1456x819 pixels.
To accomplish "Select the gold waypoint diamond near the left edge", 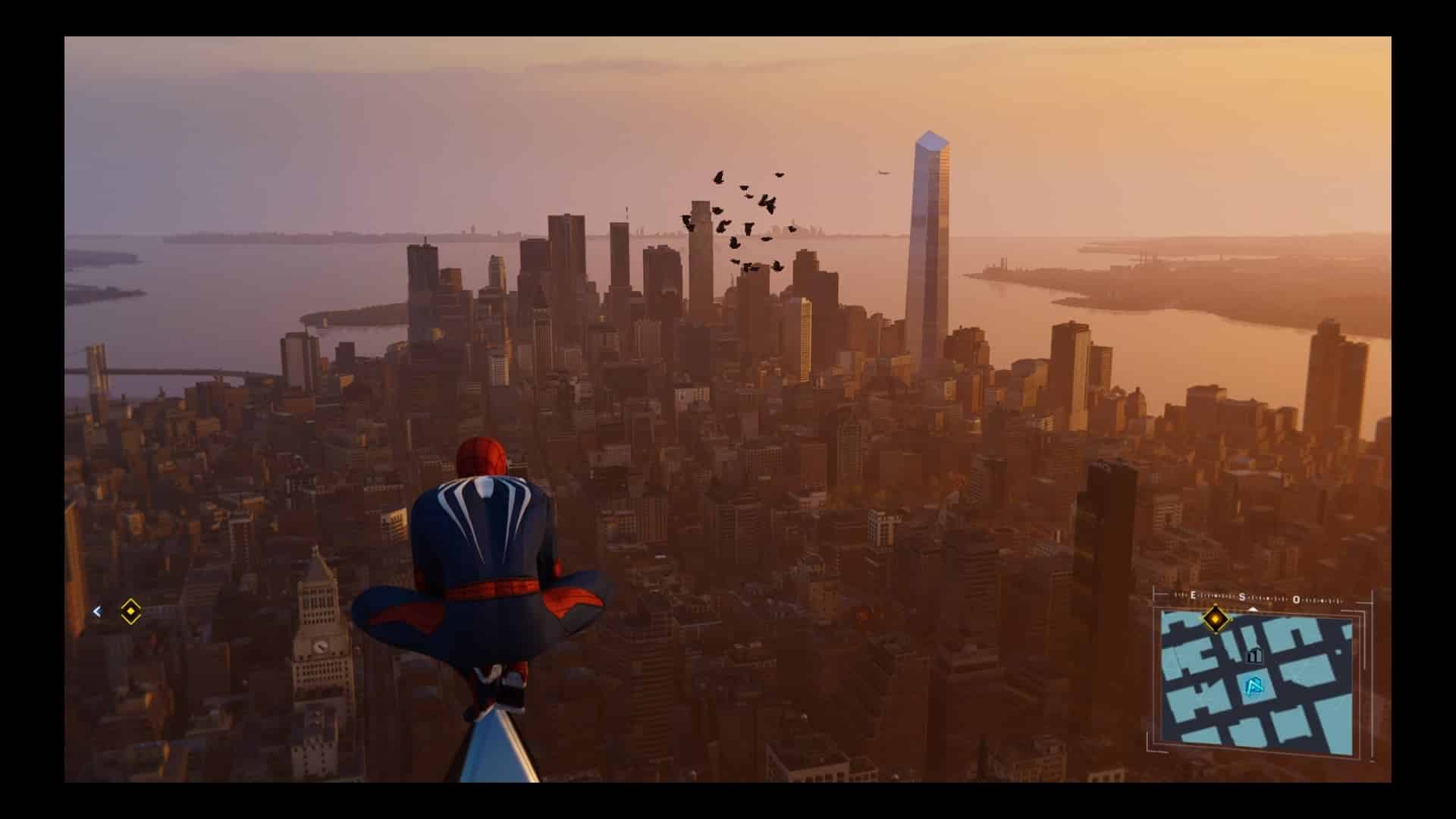I will click(130, 612).
